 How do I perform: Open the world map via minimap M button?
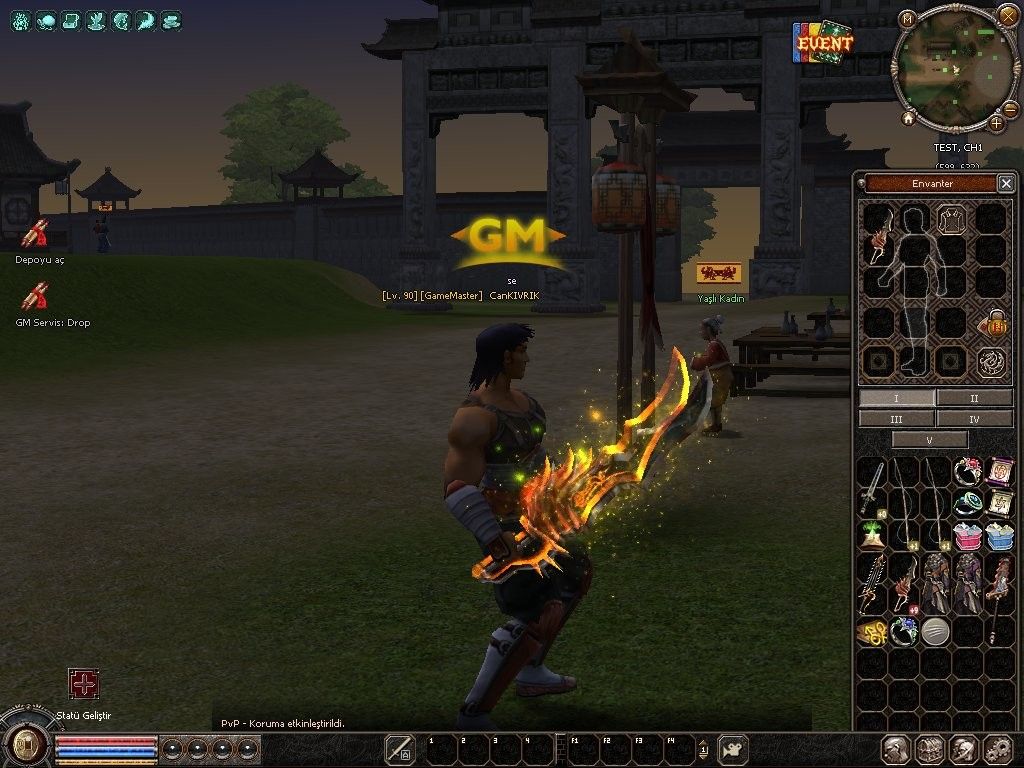[907, 19]
